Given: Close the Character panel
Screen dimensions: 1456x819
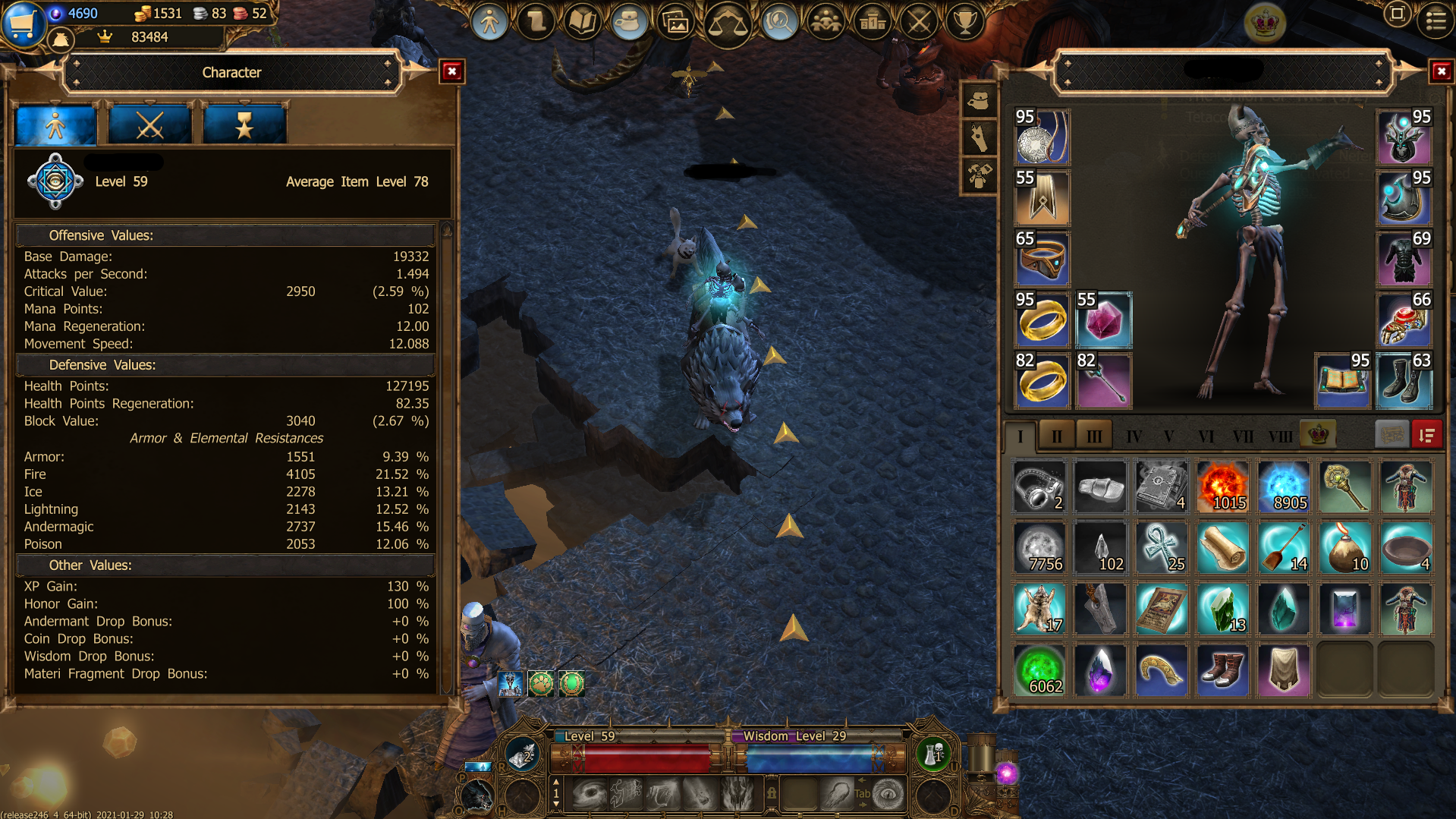Looking at the screenshot, I should [x=452, y=71].
